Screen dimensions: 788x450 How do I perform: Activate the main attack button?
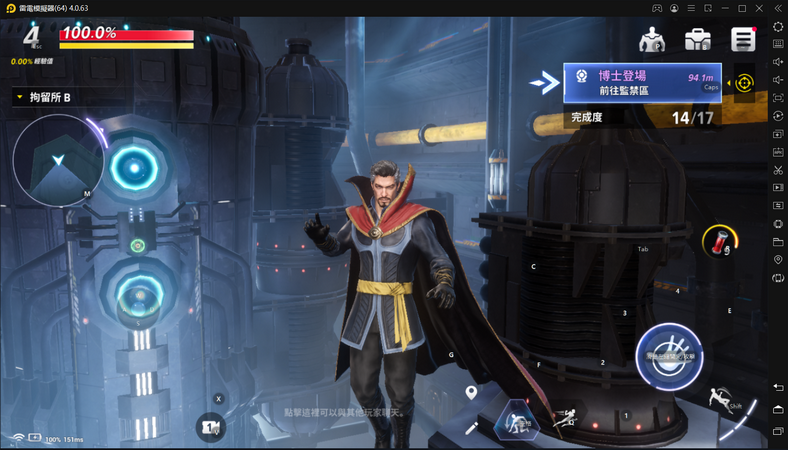click(x=669, y=357)
